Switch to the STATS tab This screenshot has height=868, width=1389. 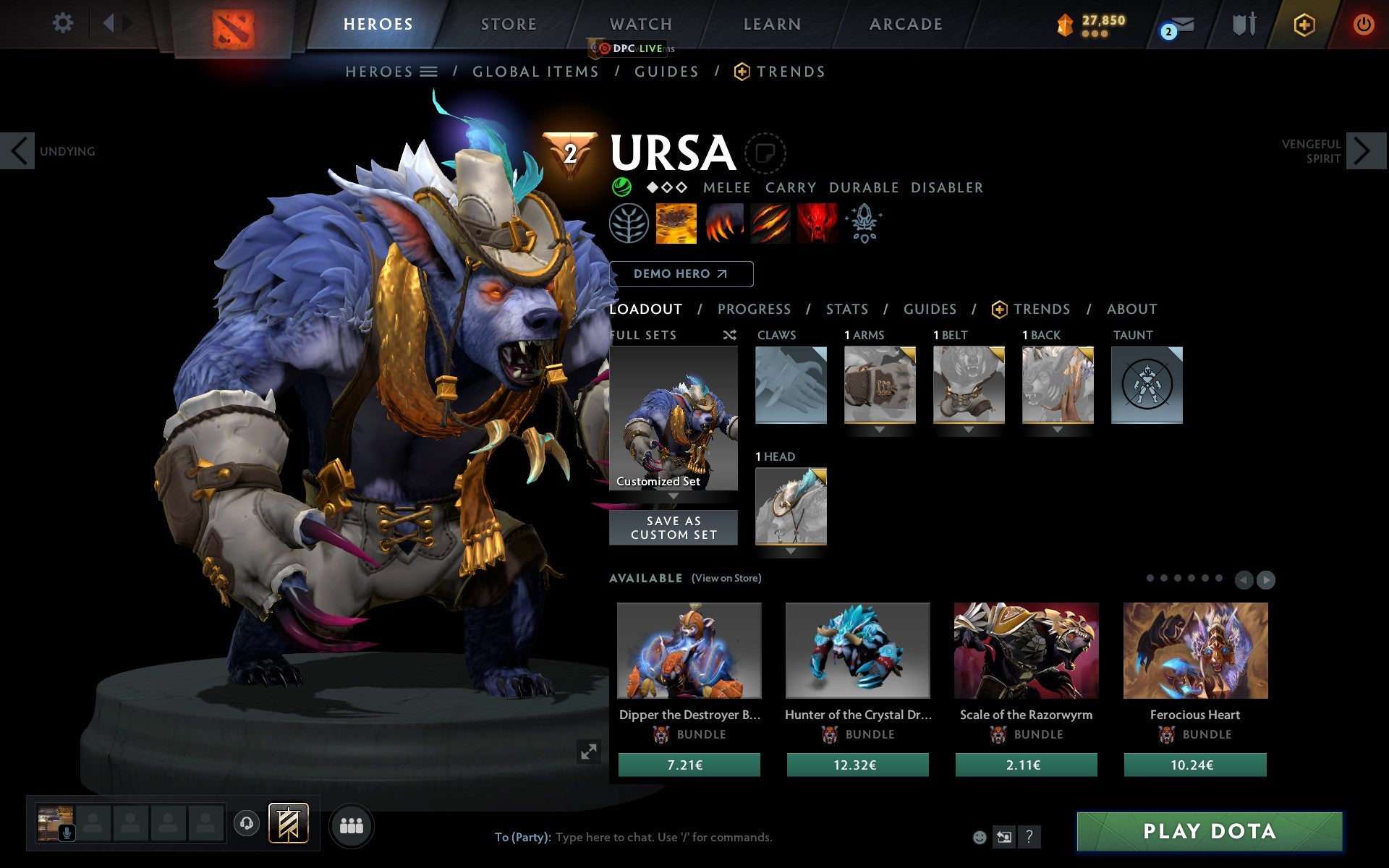click(x=846, y=309)
